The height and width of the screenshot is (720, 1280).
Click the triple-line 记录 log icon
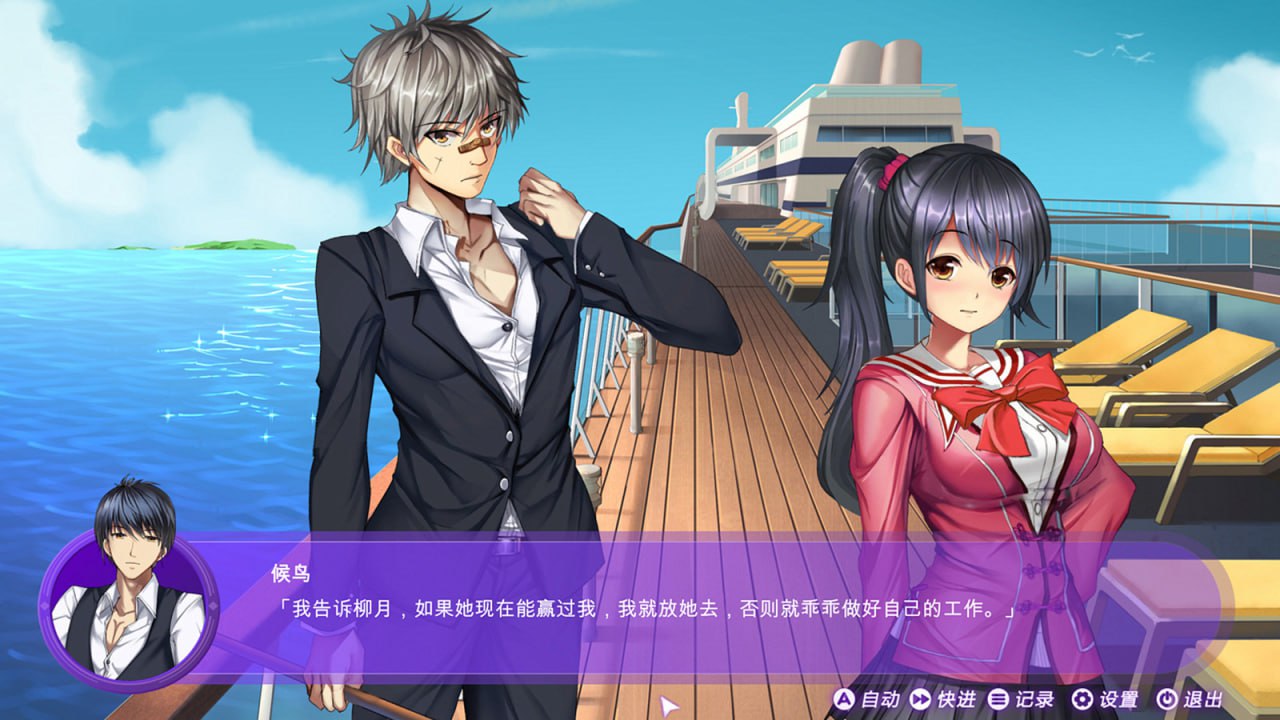tap(997, 698)
